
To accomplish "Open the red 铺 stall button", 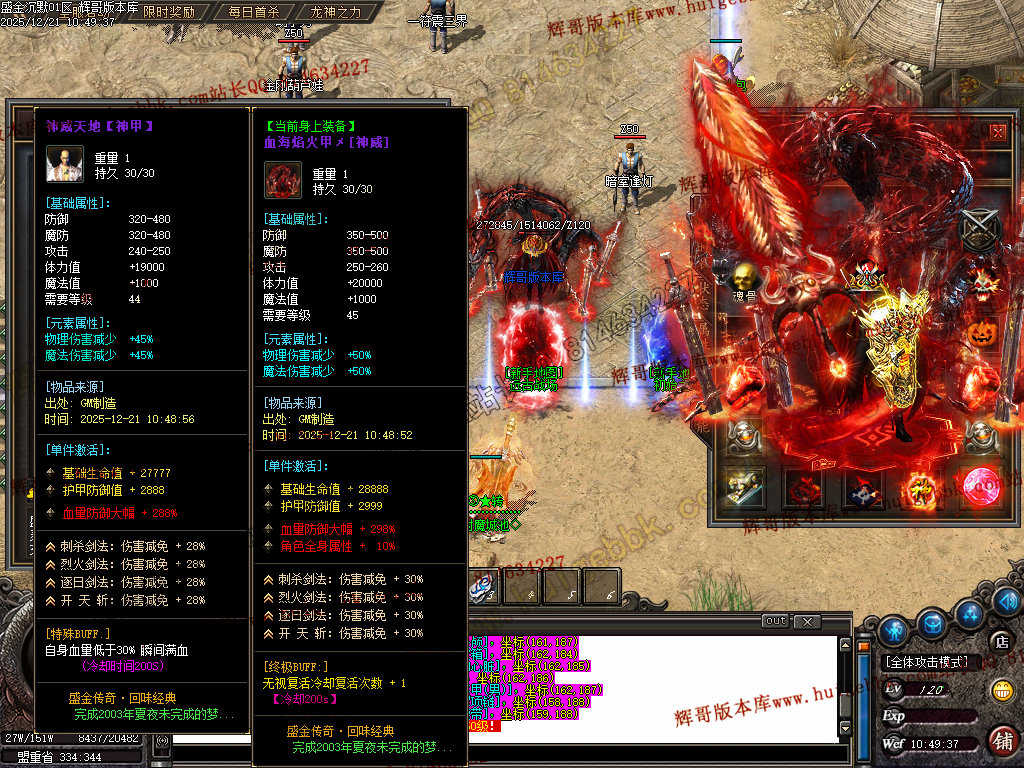I will click(x=1001, y=740).
